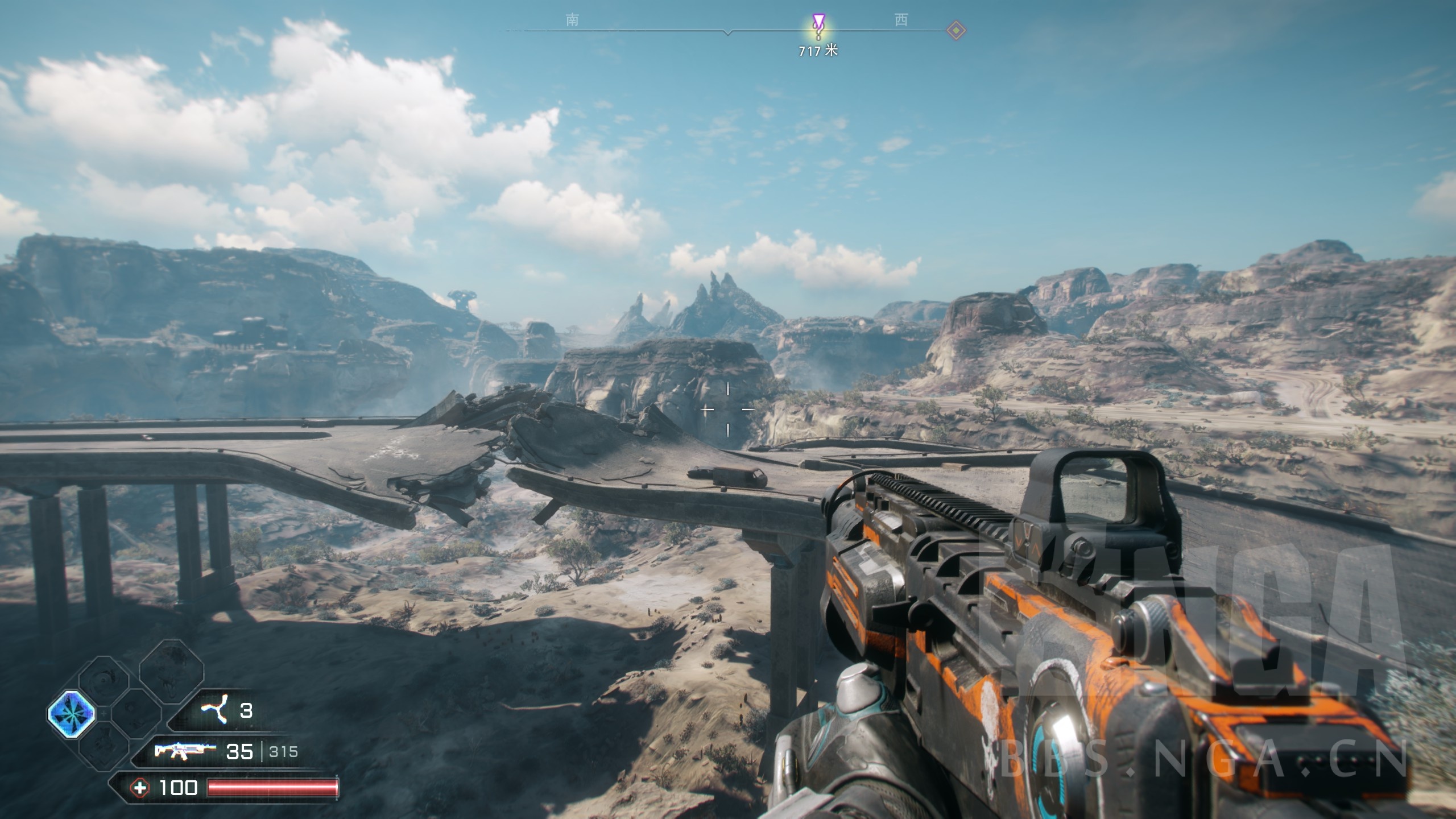Choose the assault rifle weapon icon
Image resolution: width=1456 pixels, height=819 pixels.
point(185,751)
